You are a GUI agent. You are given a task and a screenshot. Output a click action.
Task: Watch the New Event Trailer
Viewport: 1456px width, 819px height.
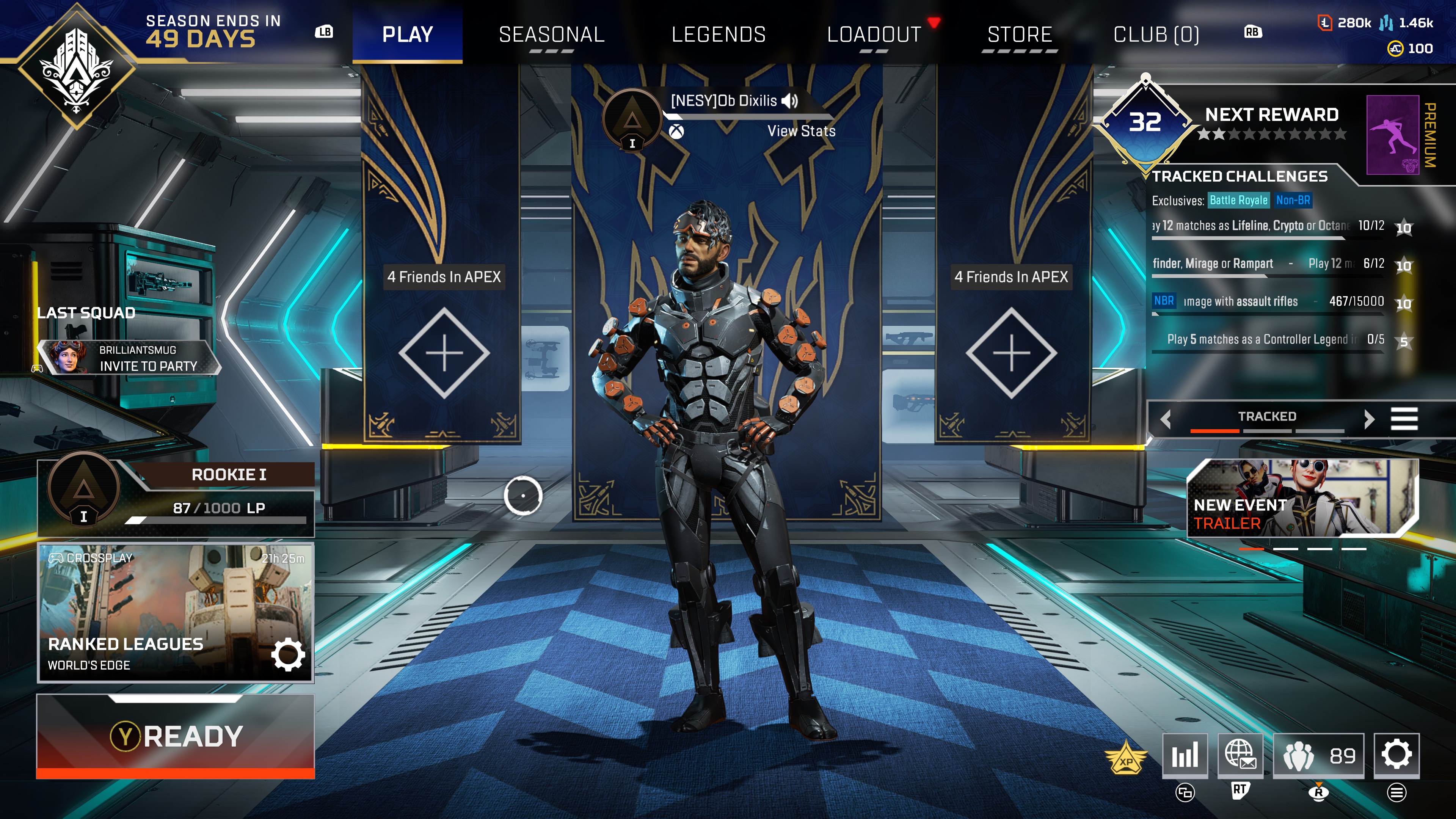pyautogui.click(x=1302, y=498)
